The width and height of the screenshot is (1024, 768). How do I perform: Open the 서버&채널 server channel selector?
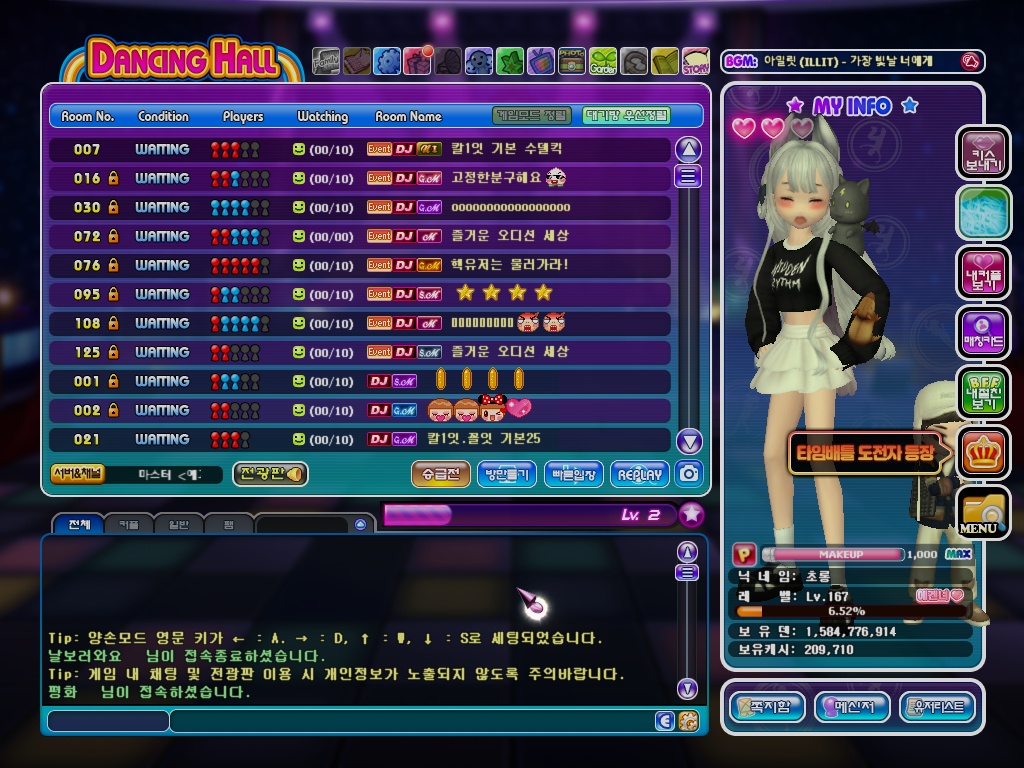click(77, 474)
